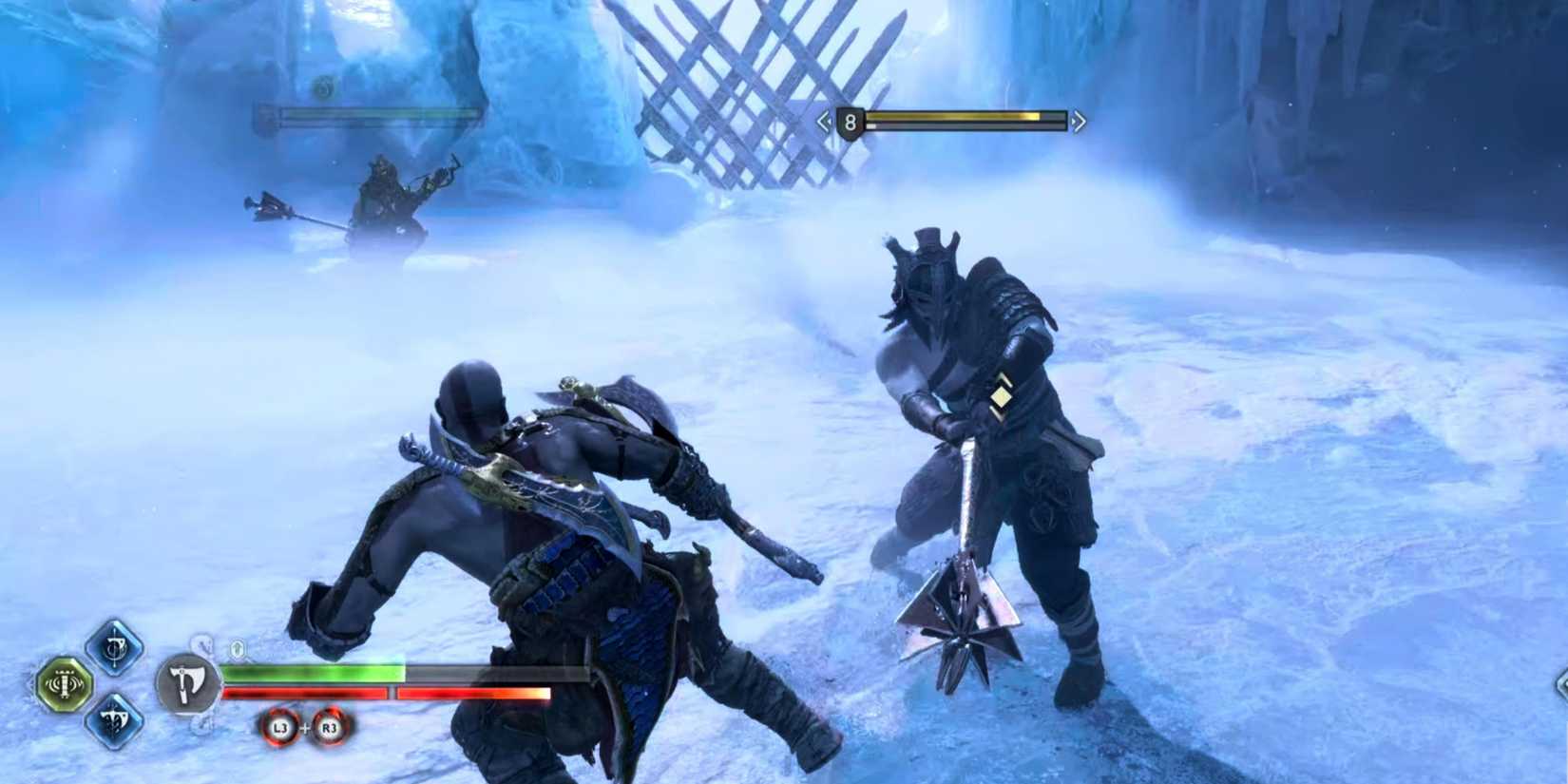Click the left chevron beside the boss stagger bar
The image size is (1568, 784).
(x=824, y=120)
